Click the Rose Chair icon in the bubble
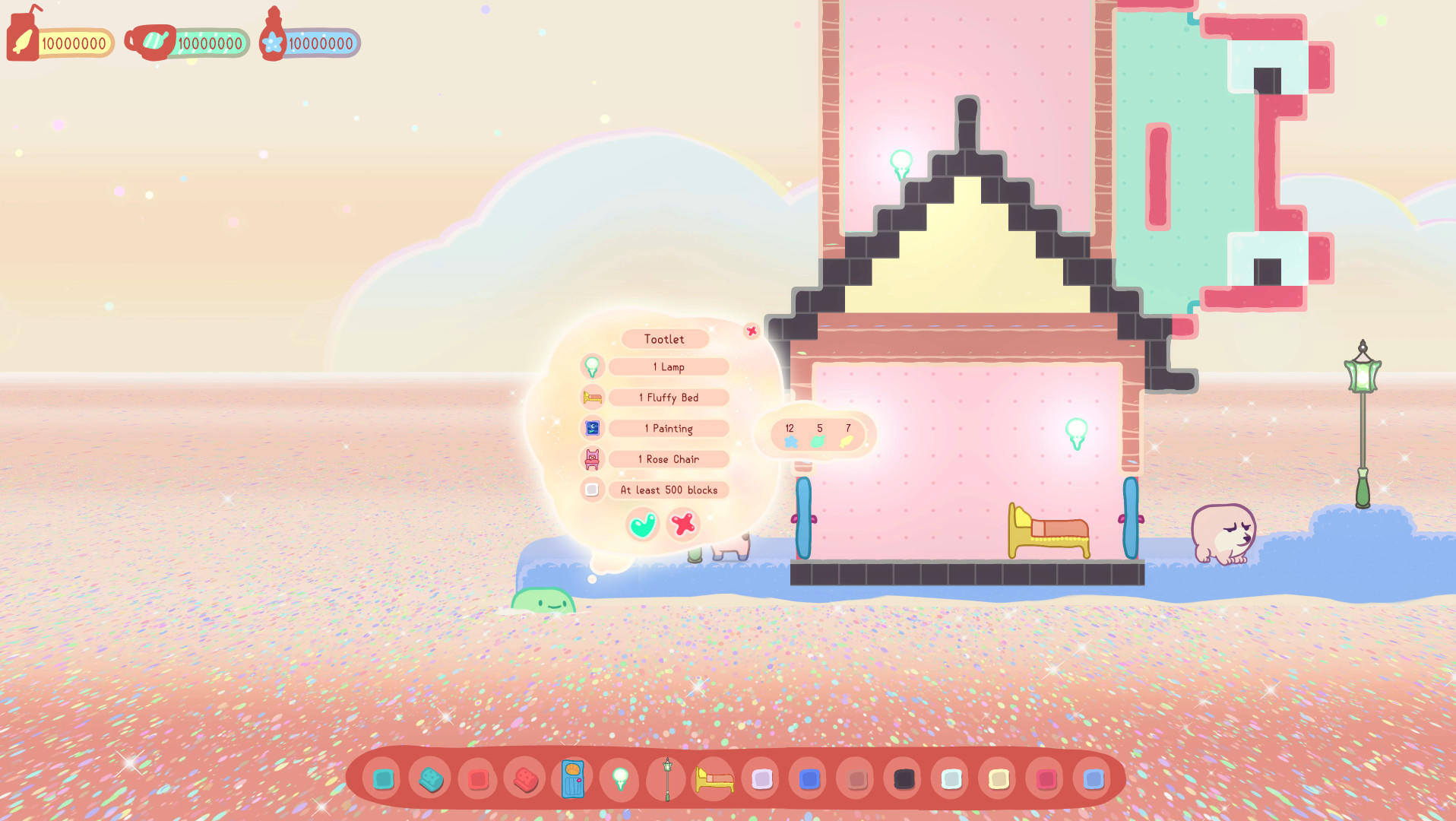 coord(593,459)
